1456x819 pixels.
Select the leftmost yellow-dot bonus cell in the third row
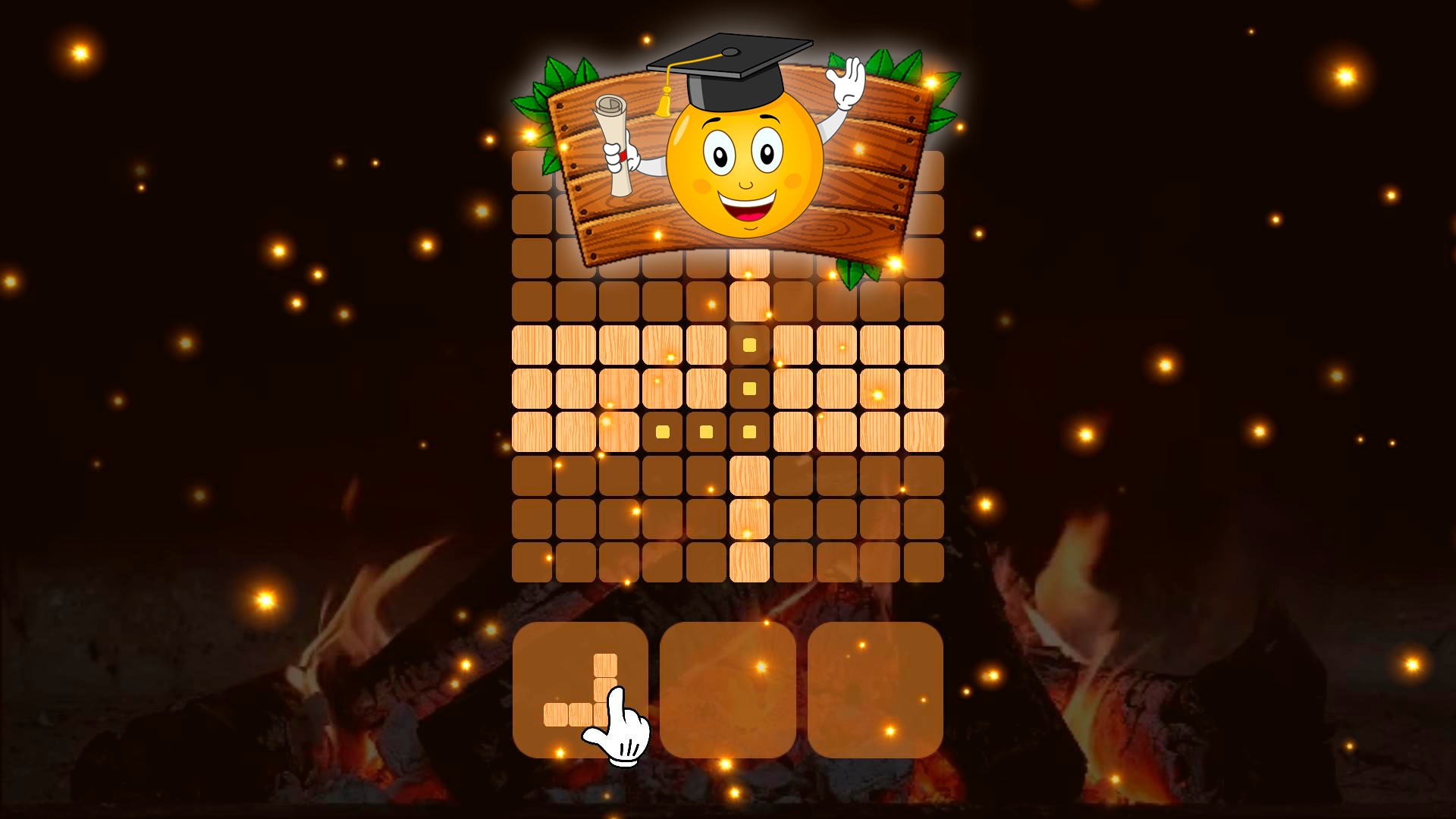click(x=662, y=431)
